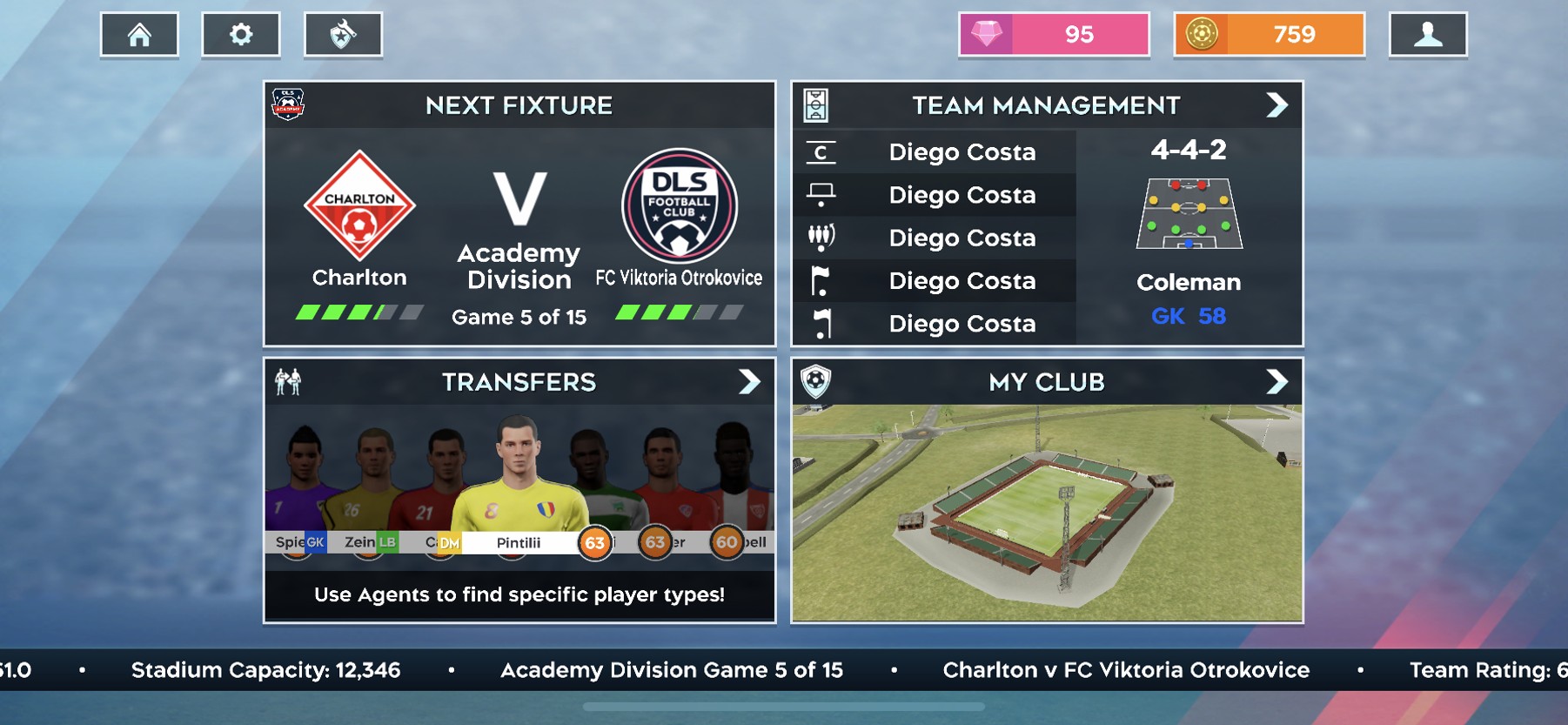This screenshot has width=1568, height=725.
Task: Open the My Club arrow
Action: [x=1277, y=382]
